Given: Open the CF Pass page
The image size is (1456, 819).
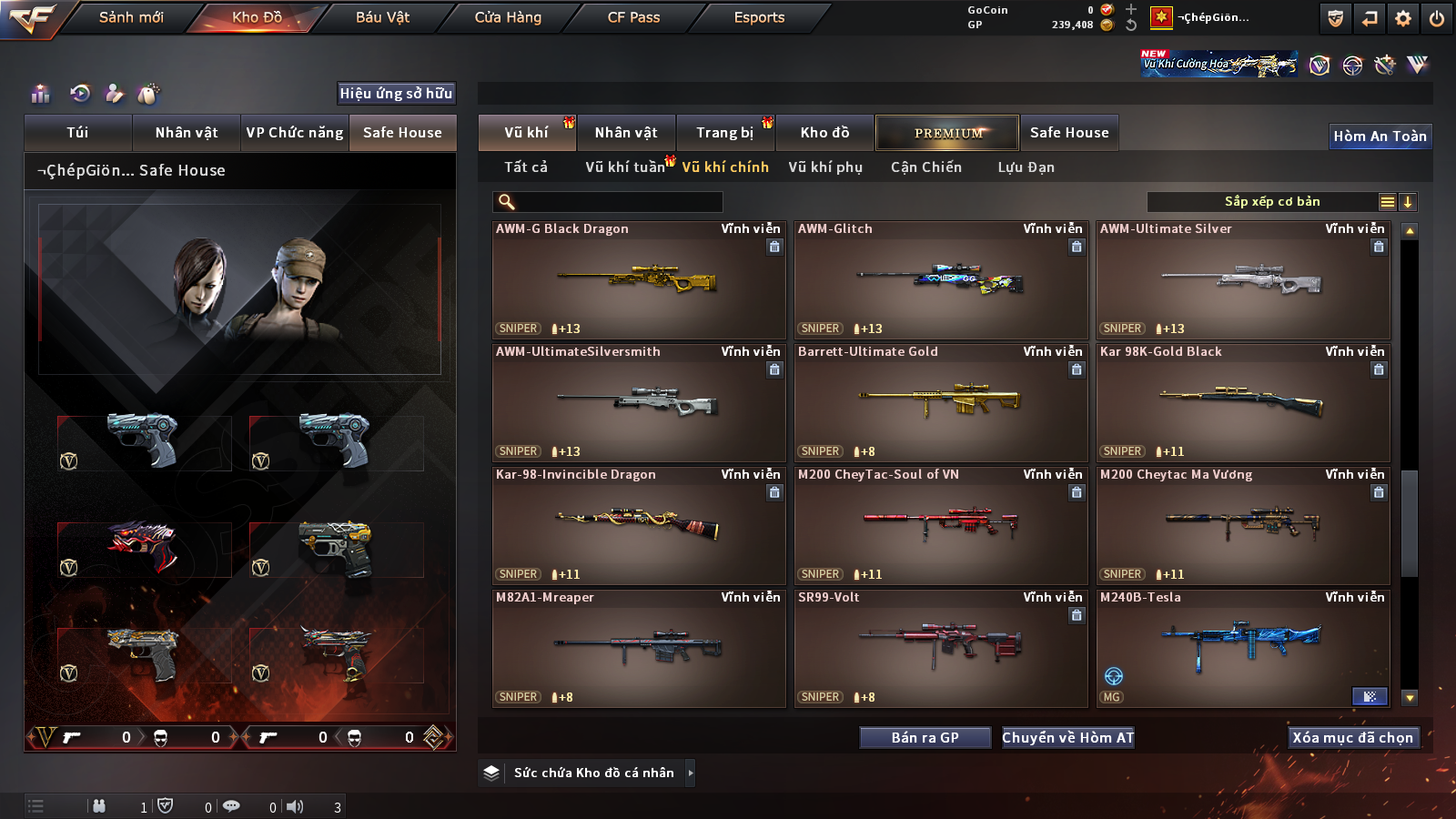Looking at the screenshot, I should coord(633,17).
